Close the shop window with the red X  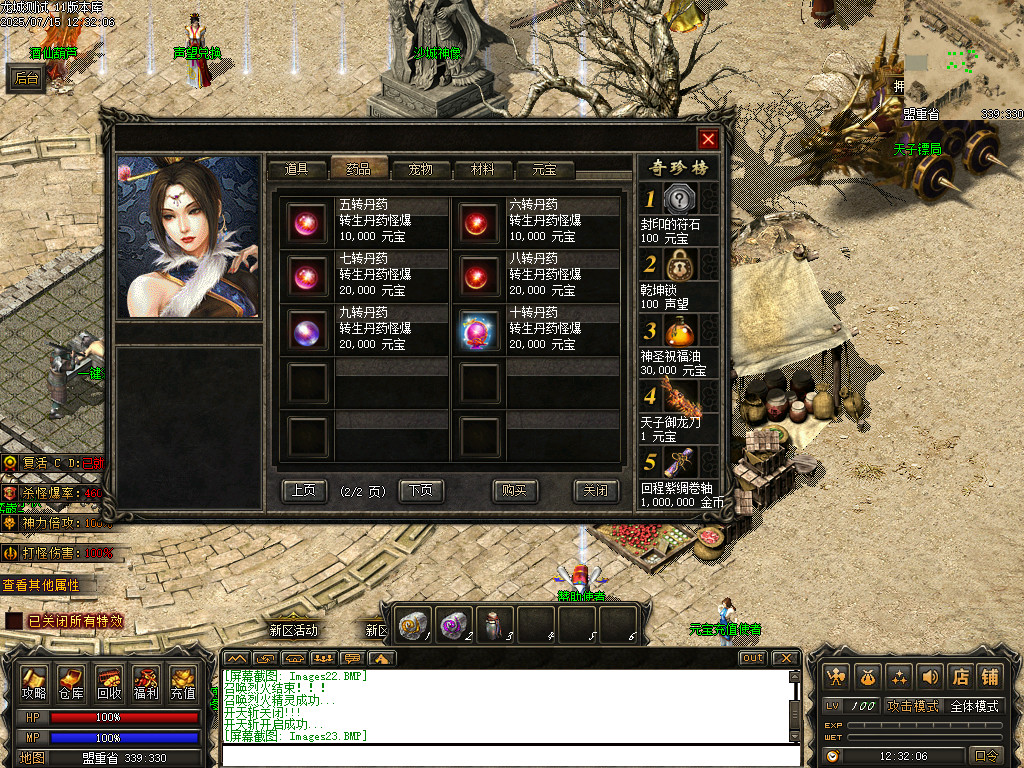coord(708,139)
